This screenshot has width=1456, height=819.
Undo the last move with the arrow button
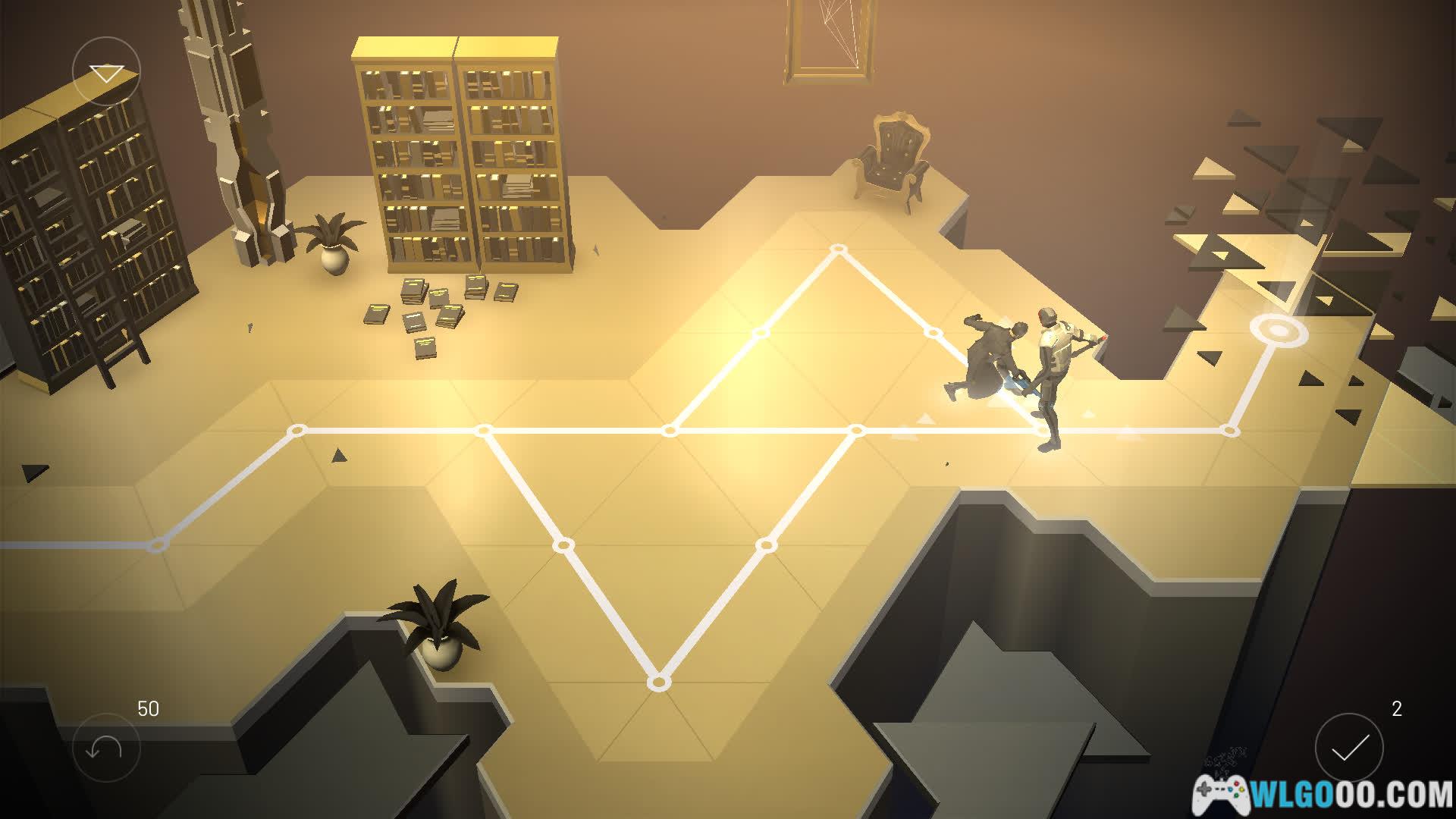[x=106, y=748]
